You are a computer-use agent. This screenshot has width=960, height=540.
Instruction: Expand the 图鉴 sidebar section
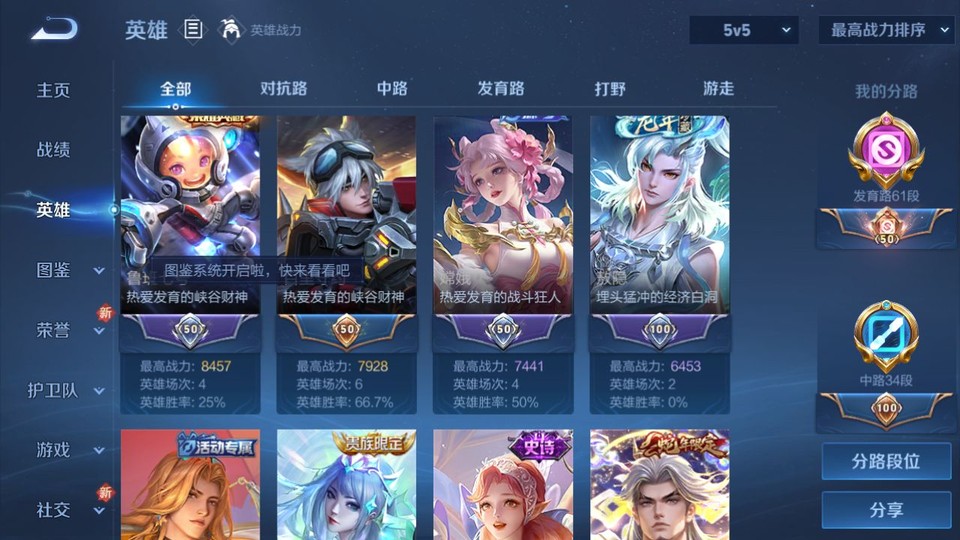coord(66,270)
